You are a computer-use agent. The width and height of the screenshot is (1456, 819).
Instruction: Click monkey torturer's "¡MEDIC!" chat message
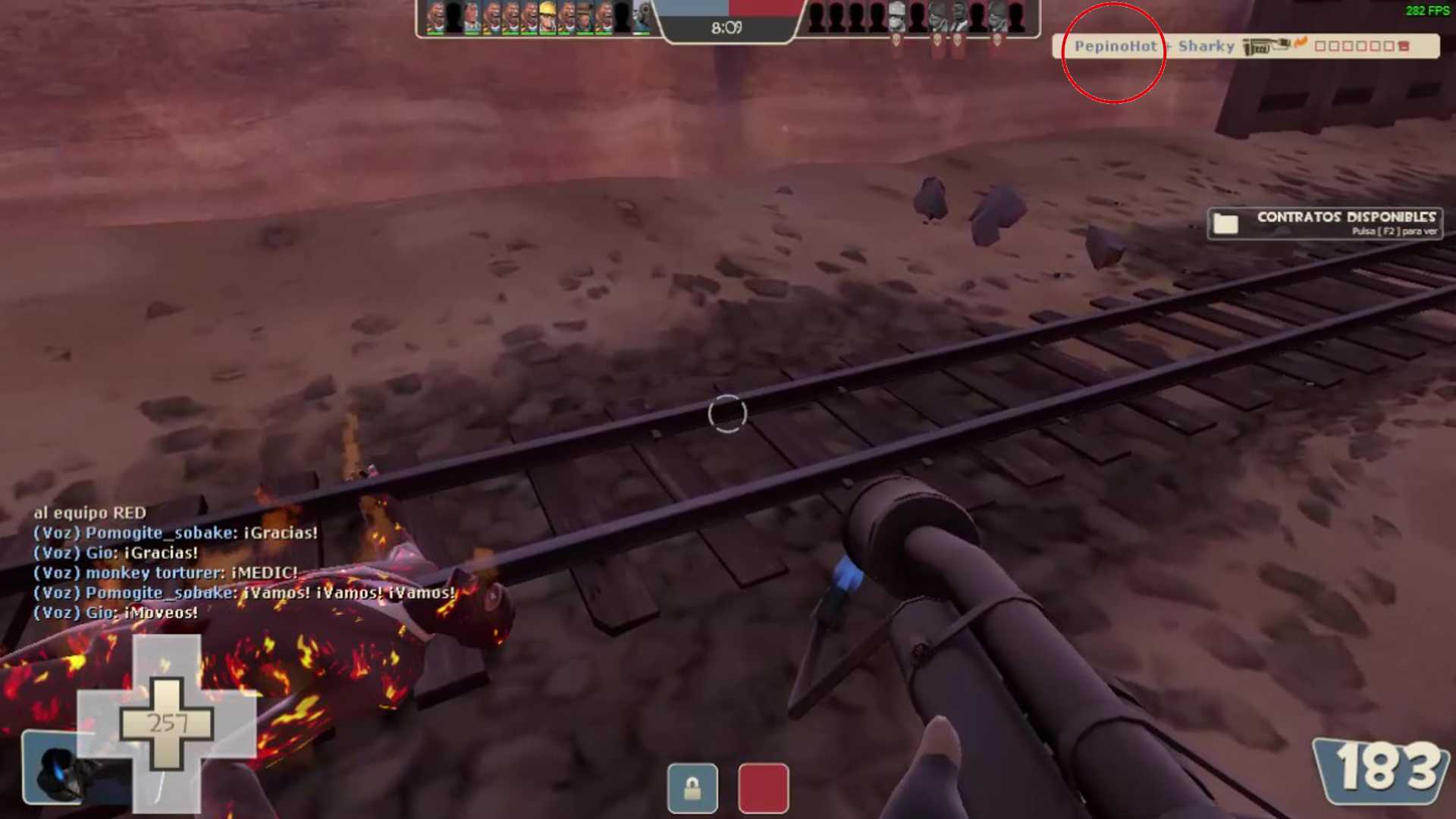[x=165, y=573]
